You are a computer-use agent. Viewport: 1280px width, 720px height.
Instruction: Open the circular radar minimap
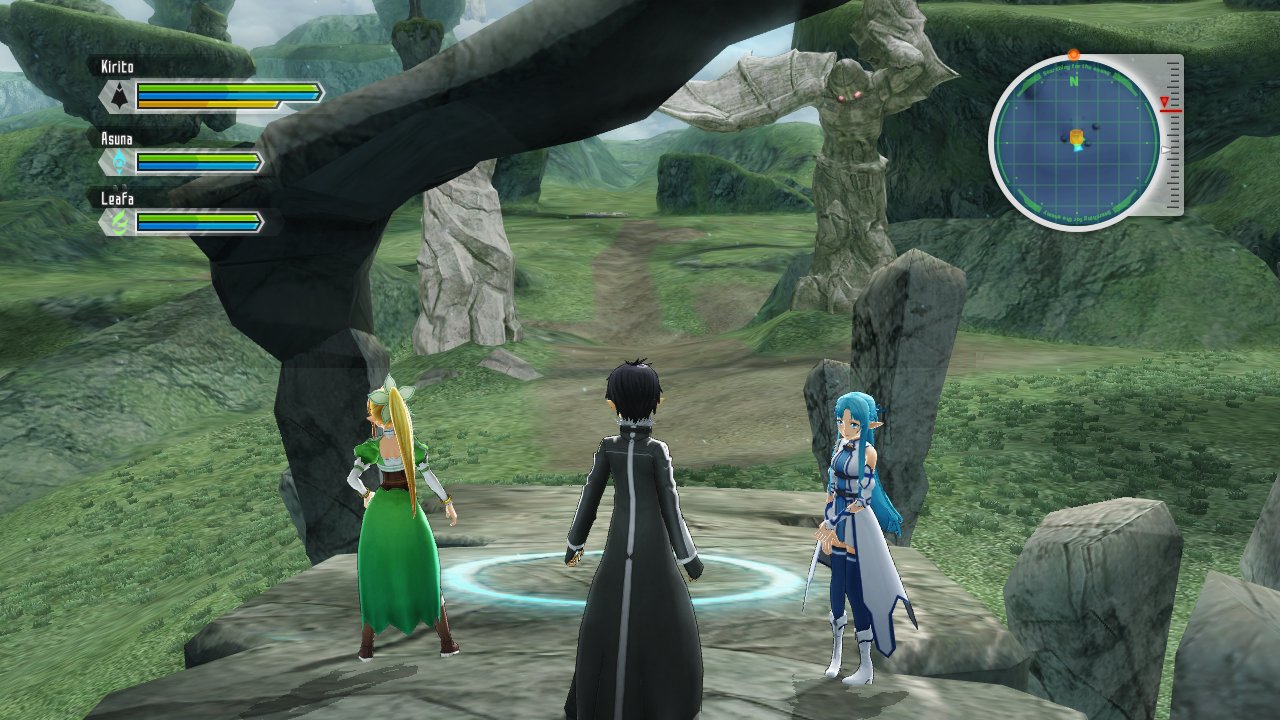[x=1075, y=142]
